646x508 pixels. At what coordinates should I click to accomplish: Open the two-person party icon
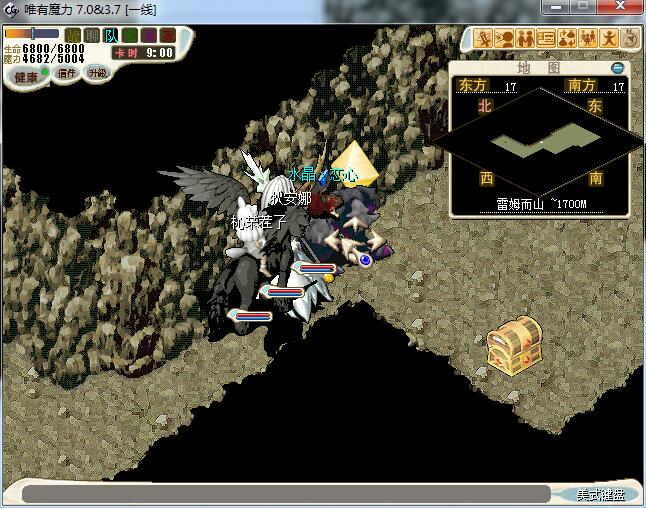pos(525,39)
